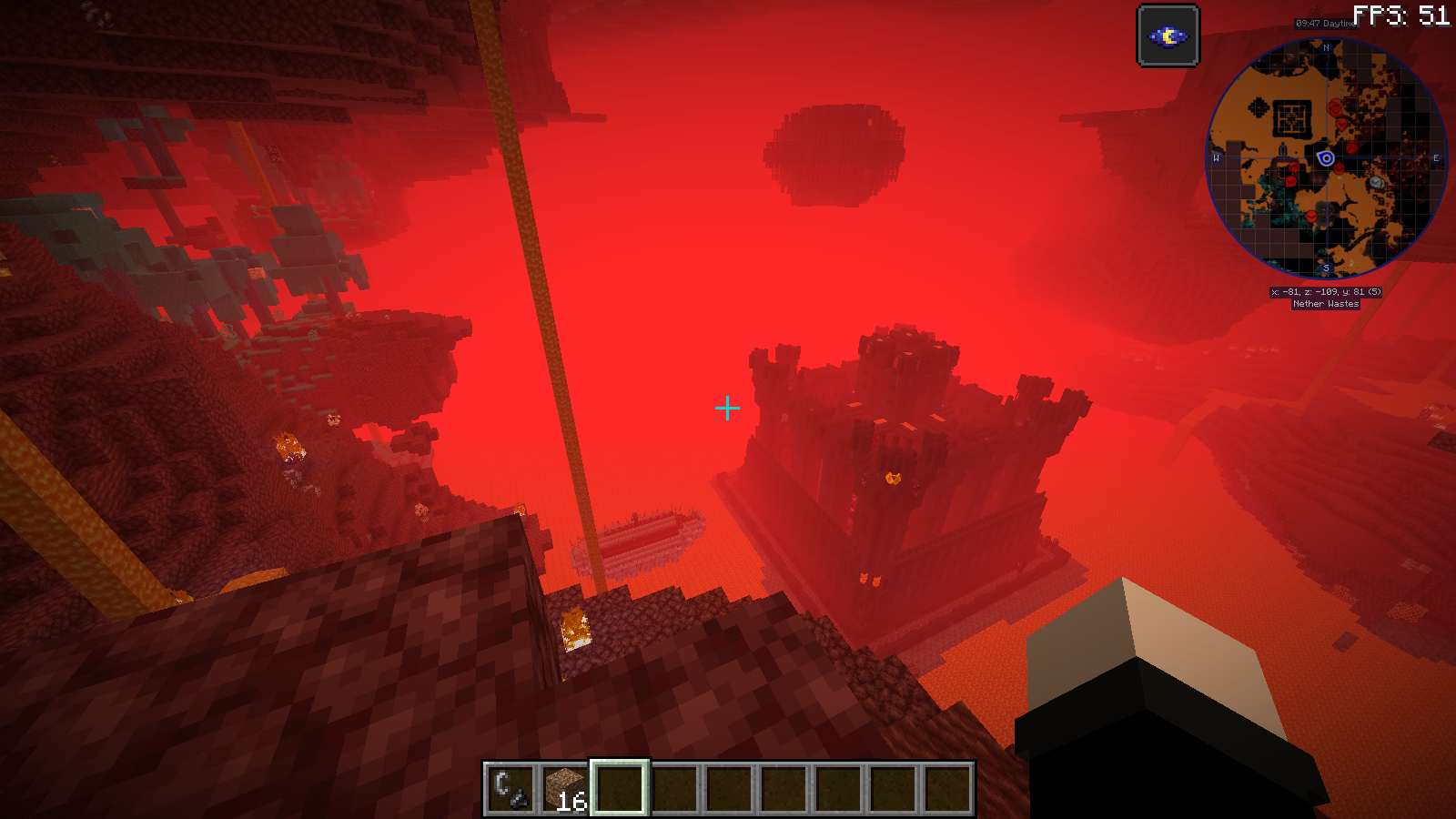Click the gray waypoint marker east on the minimap
This screenshot has width=1456, height=819.
click(x=1377, y=182)
